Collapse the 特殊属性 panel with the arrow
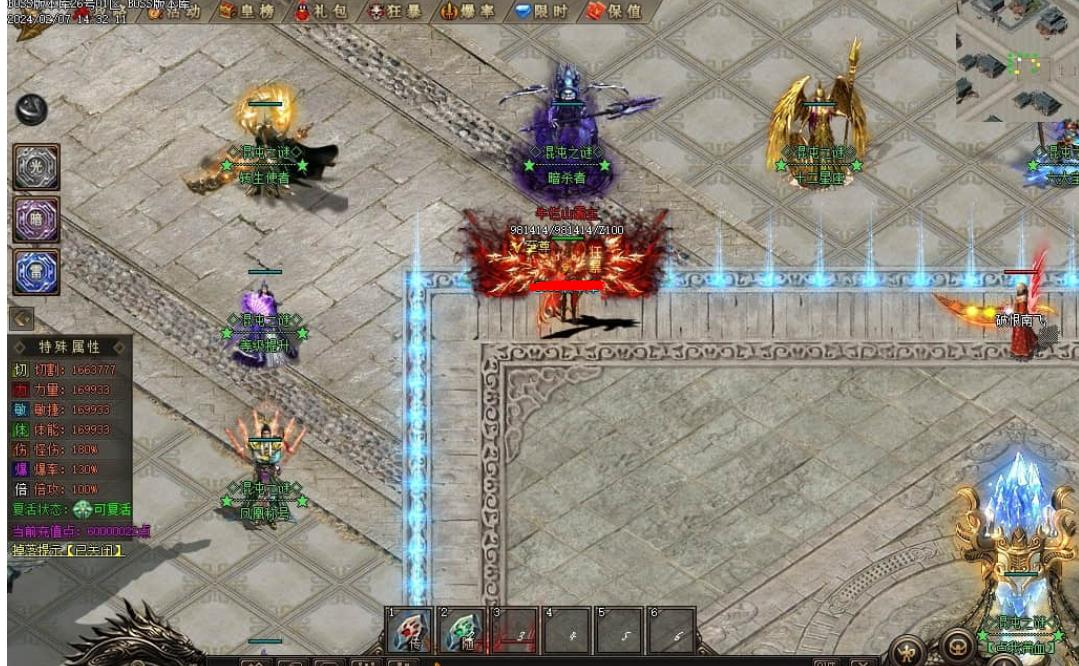Screen dimensions: 1079x666 click(x=22, y=319)
